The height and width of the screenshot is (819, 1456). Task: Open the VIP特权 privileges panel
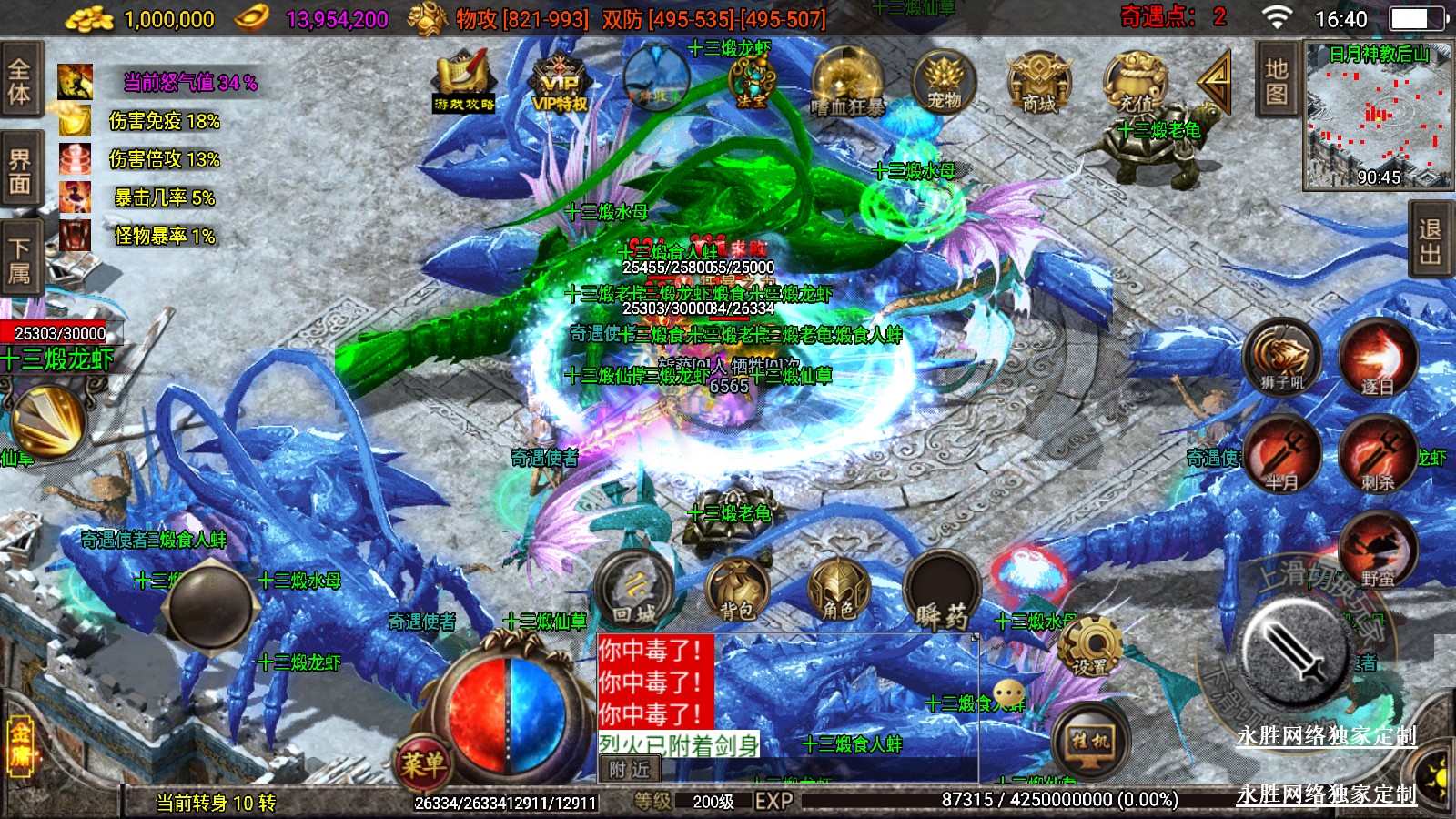click(560, 84)
